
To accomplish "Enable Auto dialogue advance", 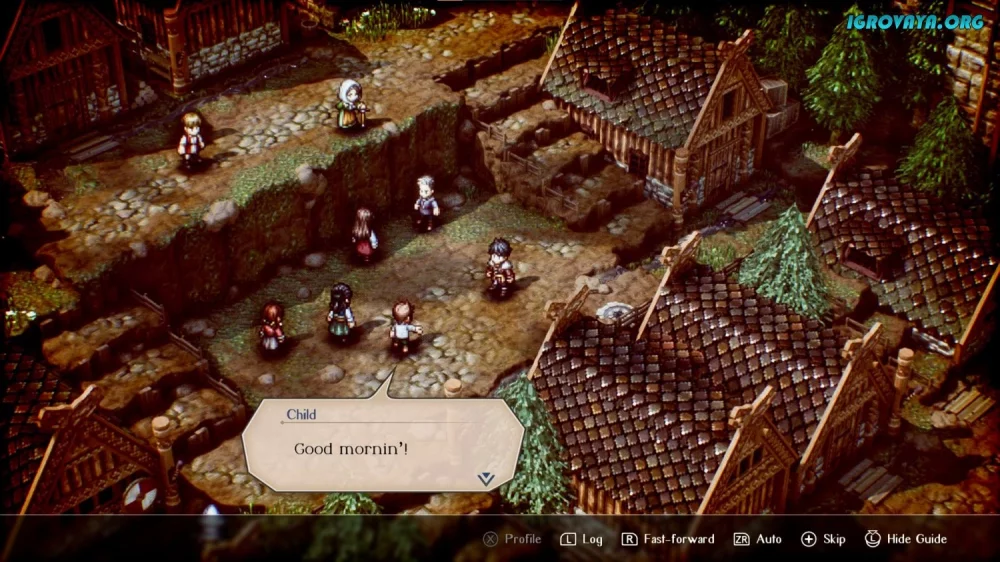I will [758, 539].
